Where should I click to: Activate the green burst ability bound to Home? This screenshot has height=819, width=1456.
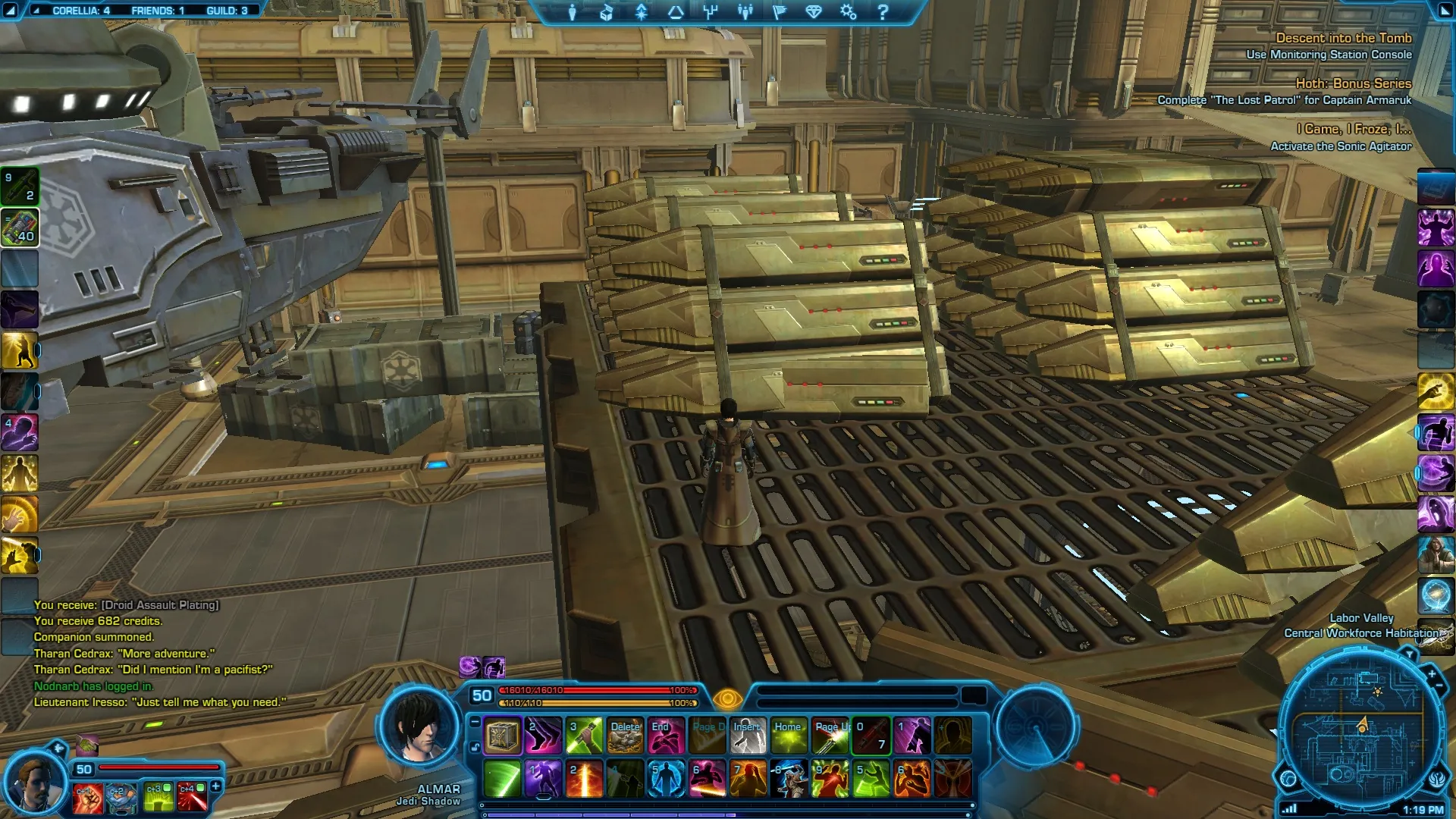click(x=789, y=736)
